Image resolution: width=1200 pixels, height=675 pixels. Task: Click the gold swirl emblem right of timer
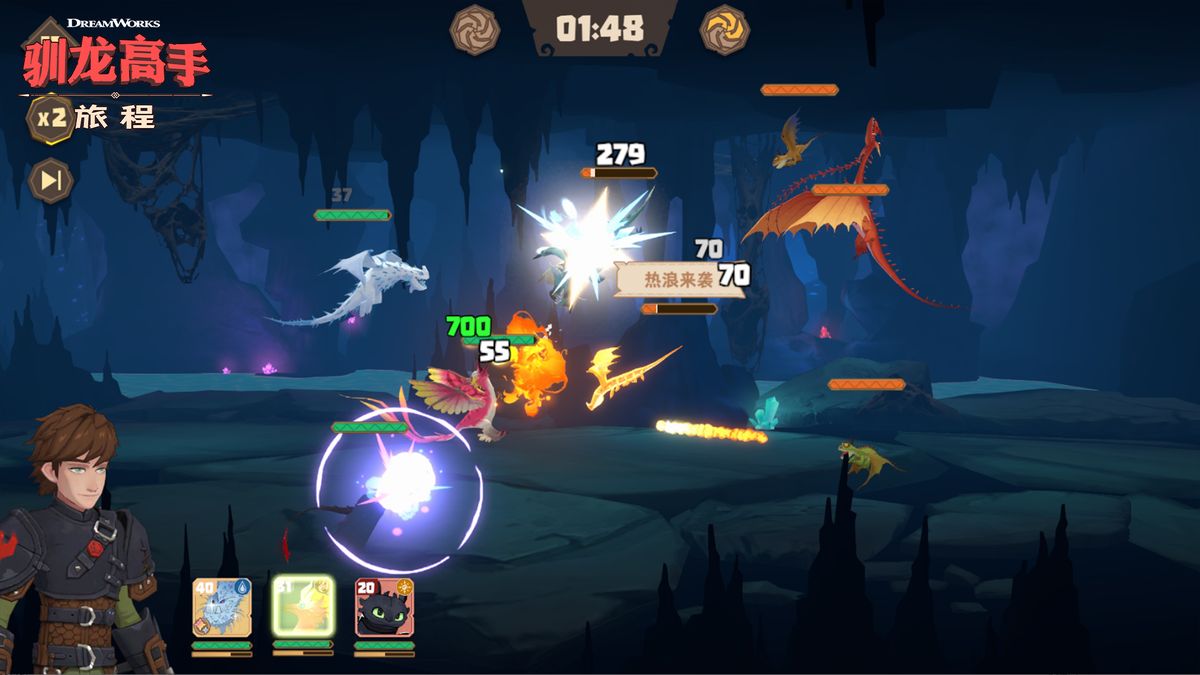pos(725,29)
